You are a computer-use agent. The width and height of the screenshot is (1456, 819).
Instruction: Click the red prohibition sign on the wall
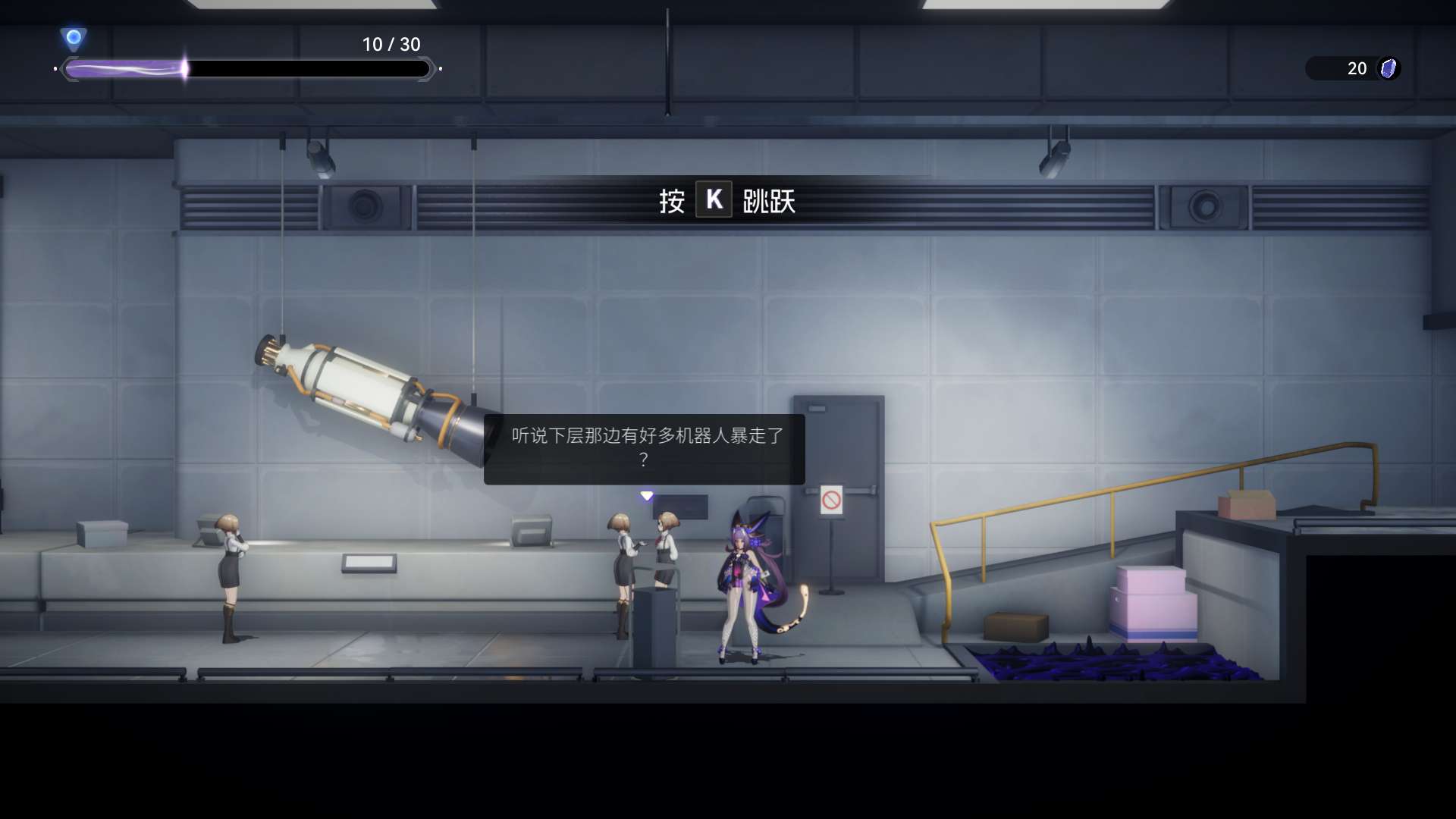tap(831, 499)
